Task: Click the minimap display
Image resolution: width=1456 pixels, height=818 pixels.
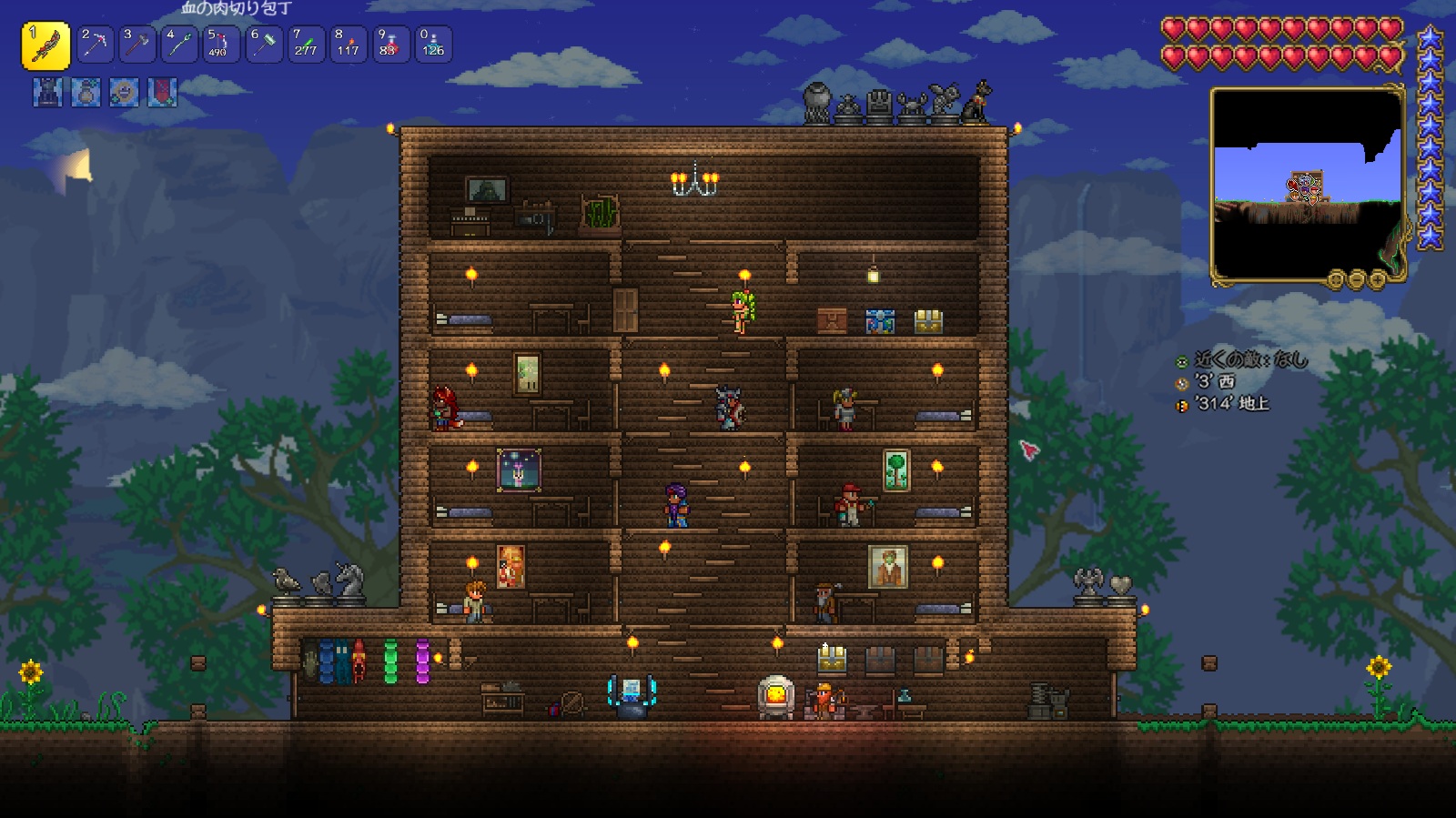Action: (1307, 182)
